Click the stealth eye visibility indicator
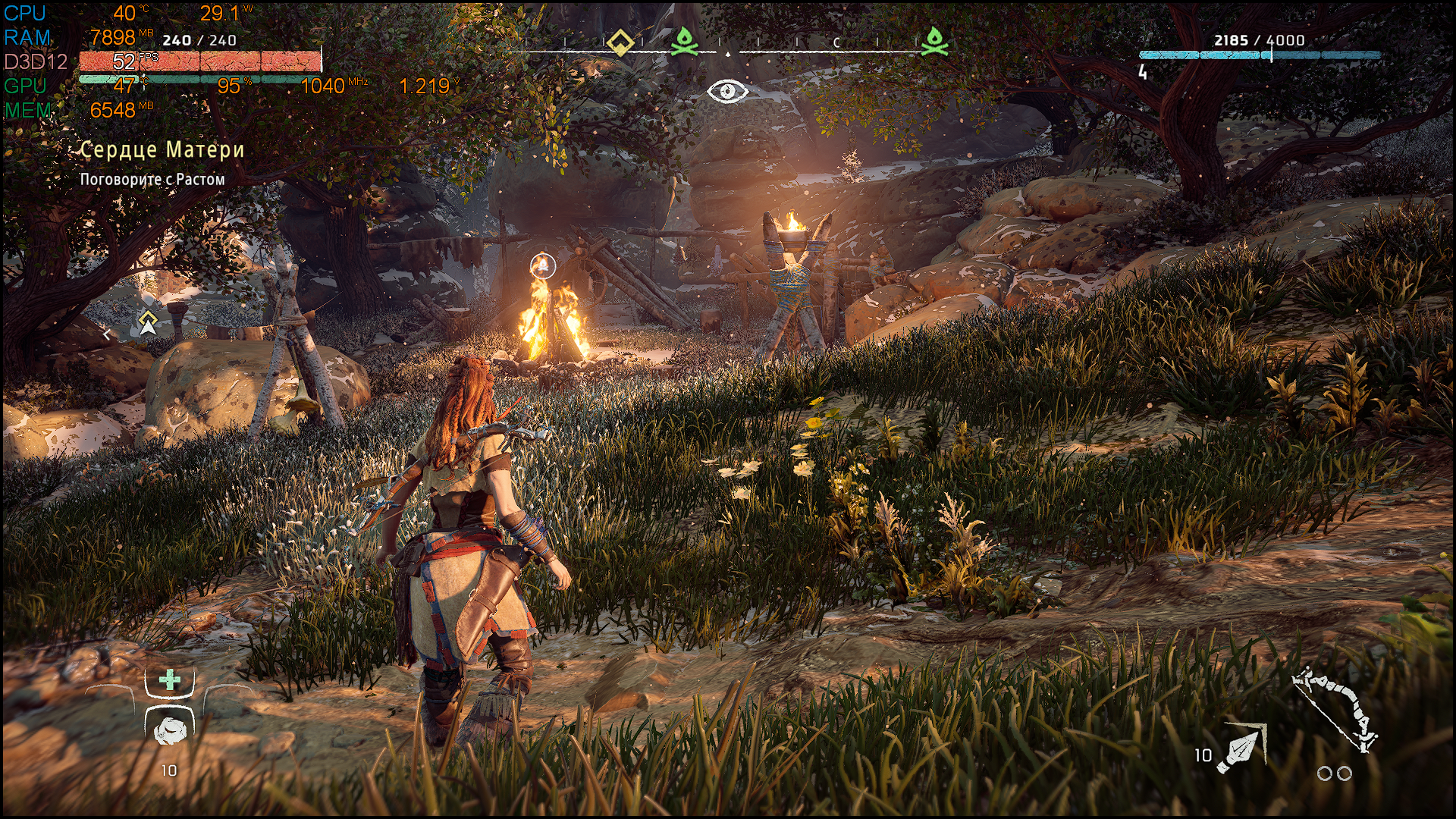The image size is (1456, 819). point(727,92)
